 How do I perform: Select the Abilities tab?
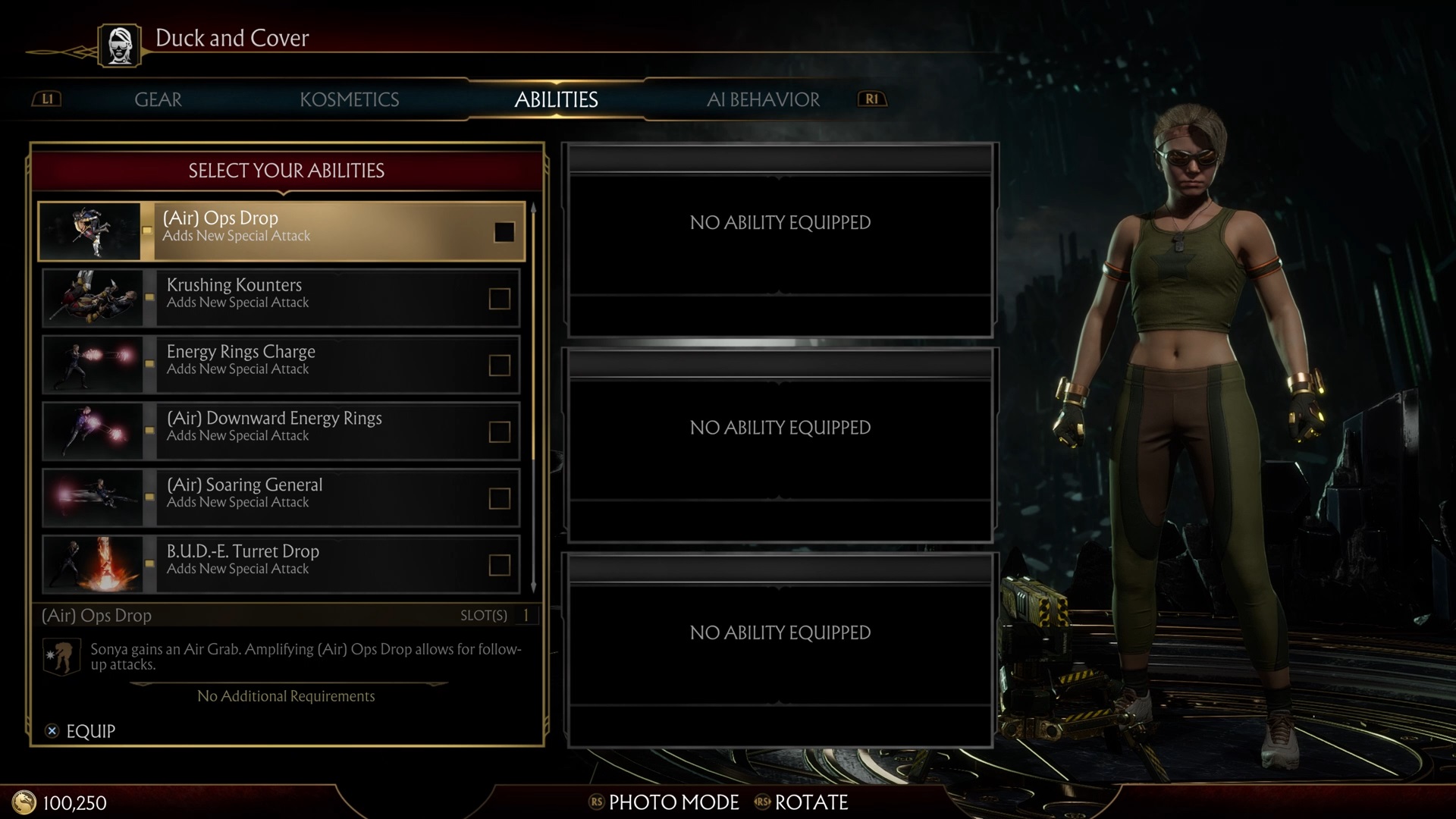click(x=556, y=99)
